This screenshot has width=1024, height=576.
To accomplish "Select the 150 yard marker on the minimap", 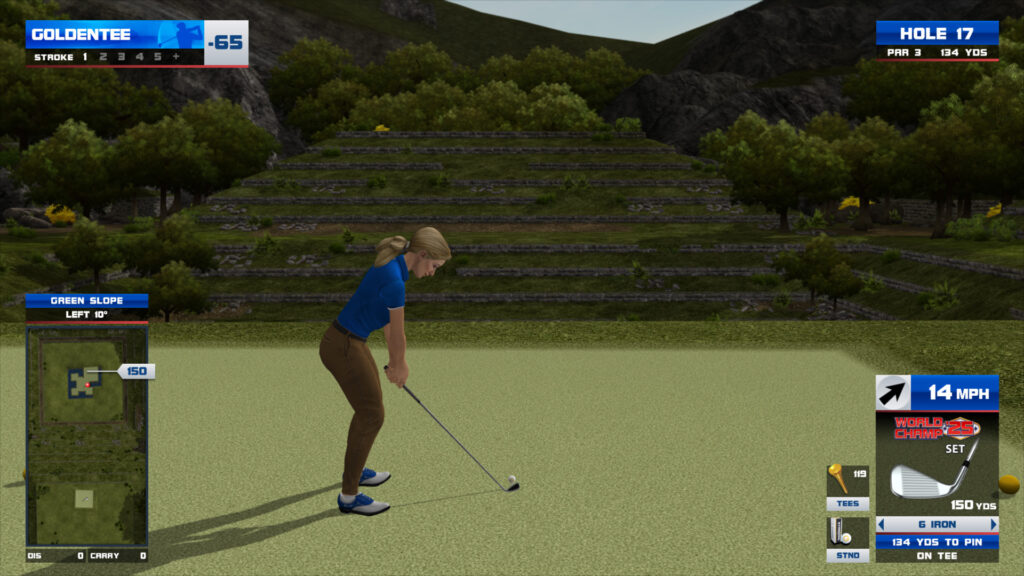I will pyautogui.click(x=136, y=371).
